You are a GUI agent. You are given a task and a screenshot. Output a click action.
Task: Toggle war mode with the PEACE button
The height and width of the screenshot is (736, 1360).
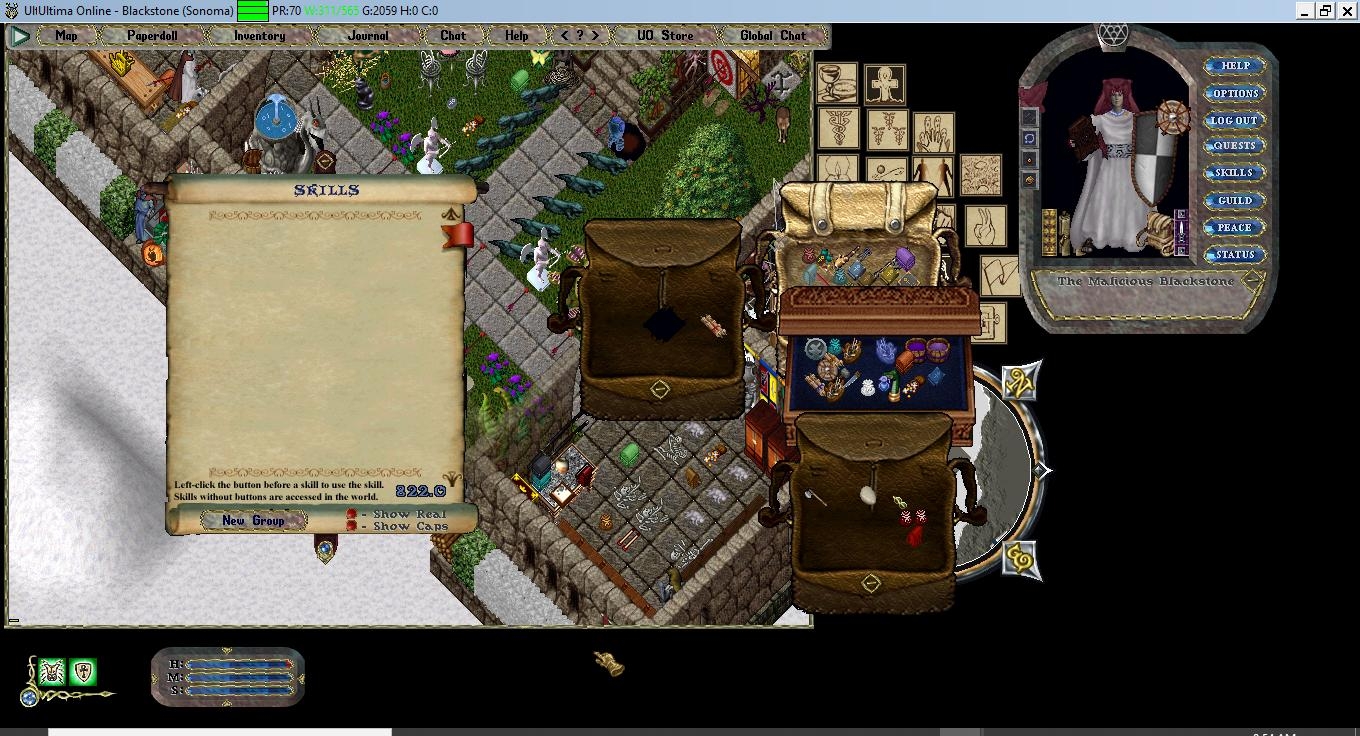[1233, 227]
